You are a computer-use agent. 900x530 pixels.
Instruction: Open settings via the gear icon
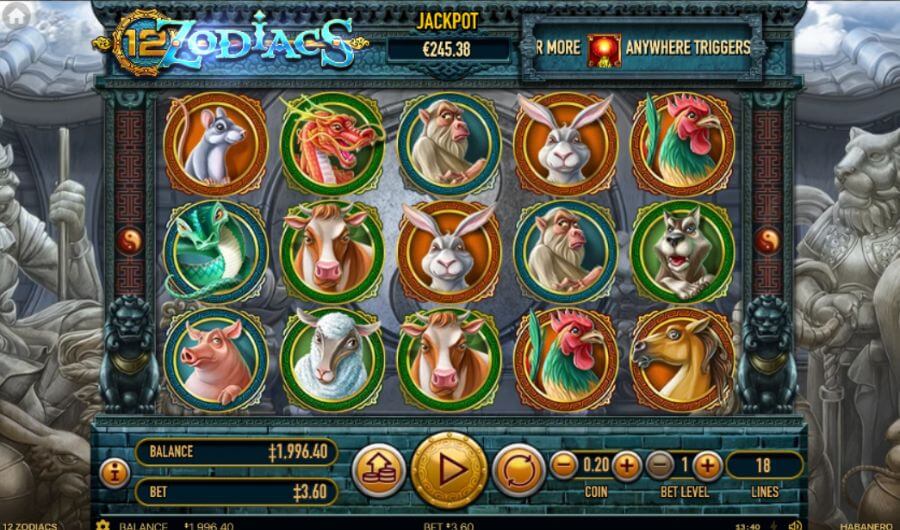tap(101, 525)
